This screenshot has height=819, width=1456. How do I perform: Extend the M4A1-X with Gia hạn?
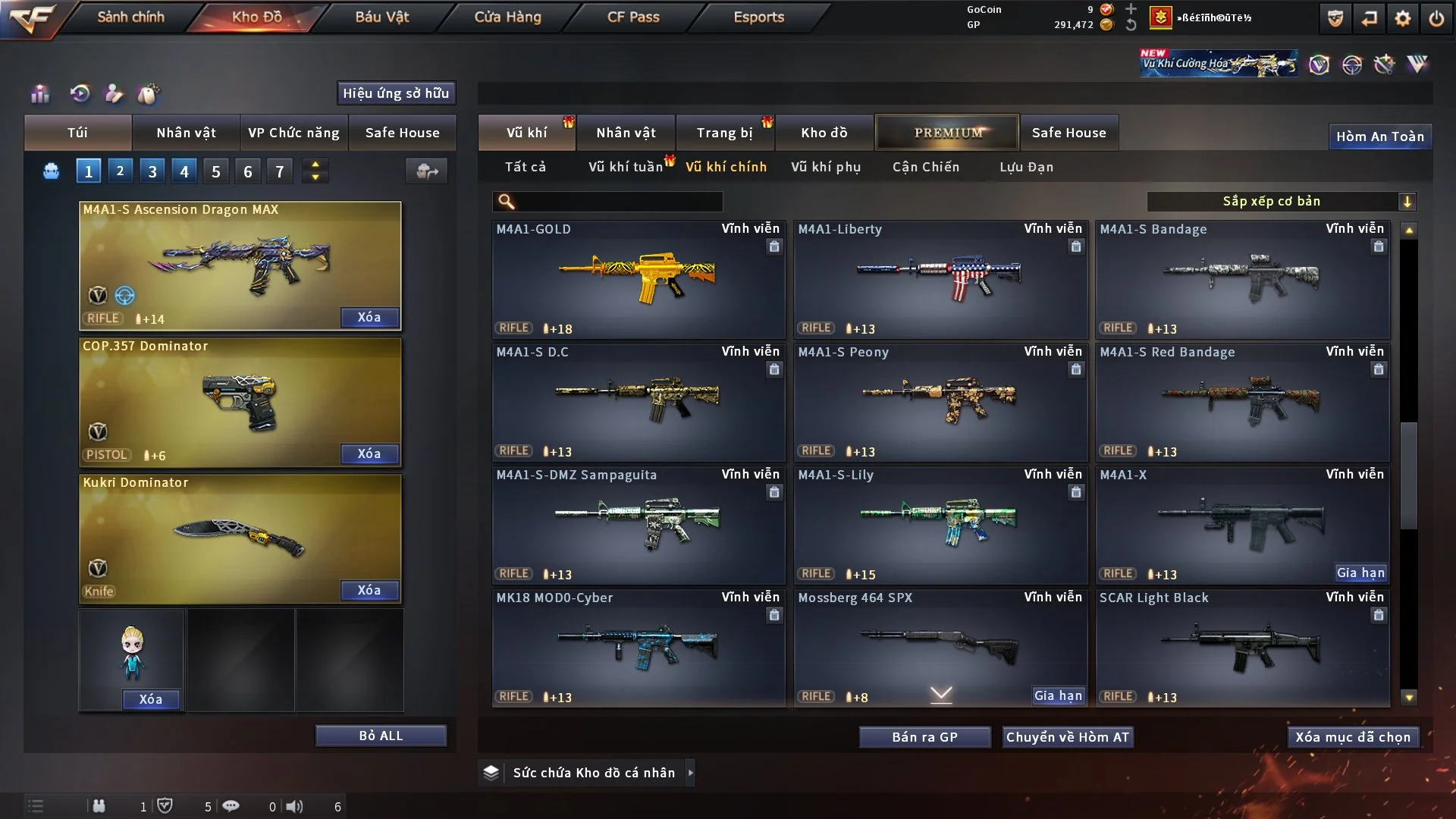pyautogui.click(x=1360, y=573)
